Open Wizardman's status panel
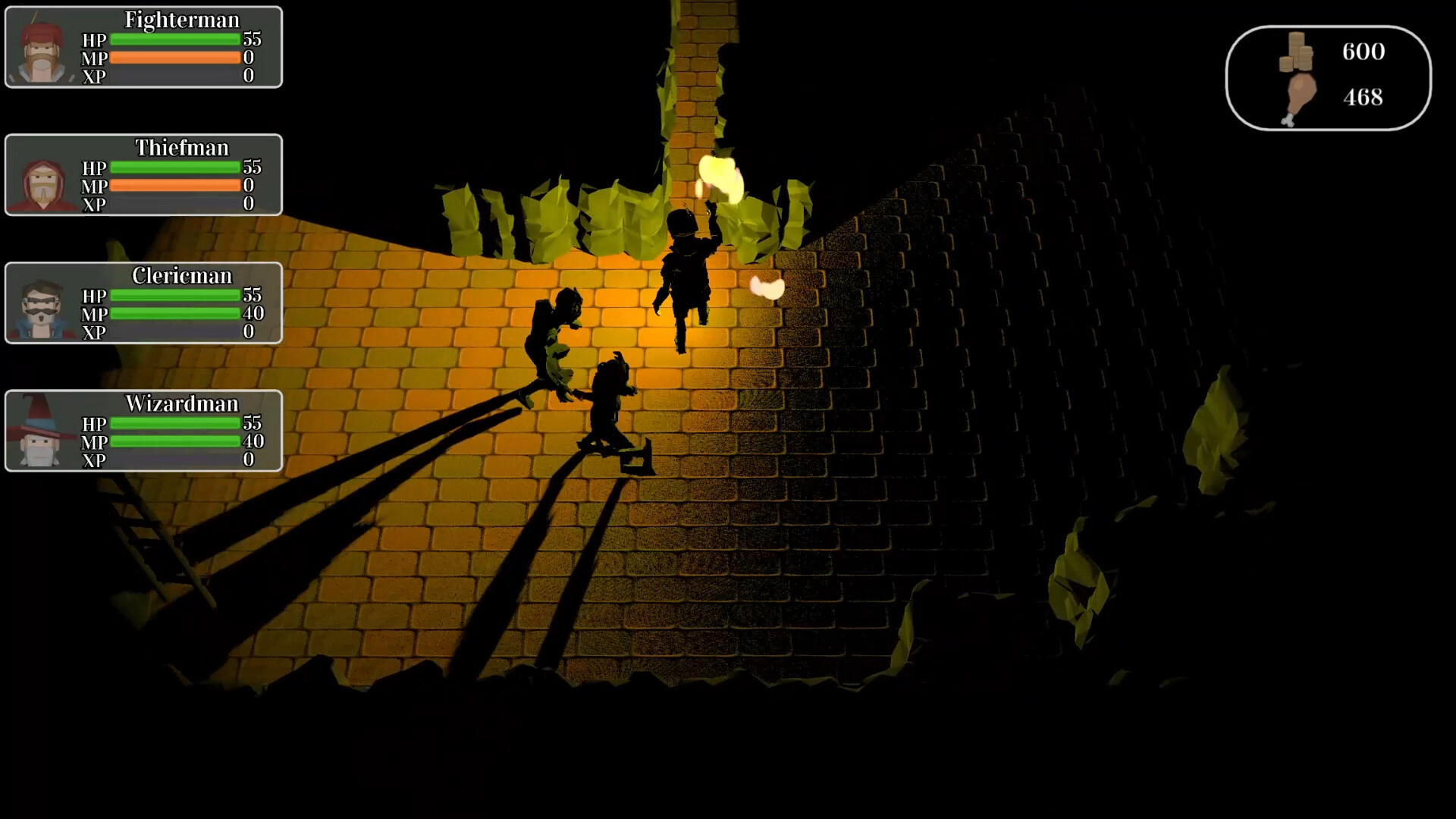This screenshot has height=819, width=1456. [x=144, y=431]
